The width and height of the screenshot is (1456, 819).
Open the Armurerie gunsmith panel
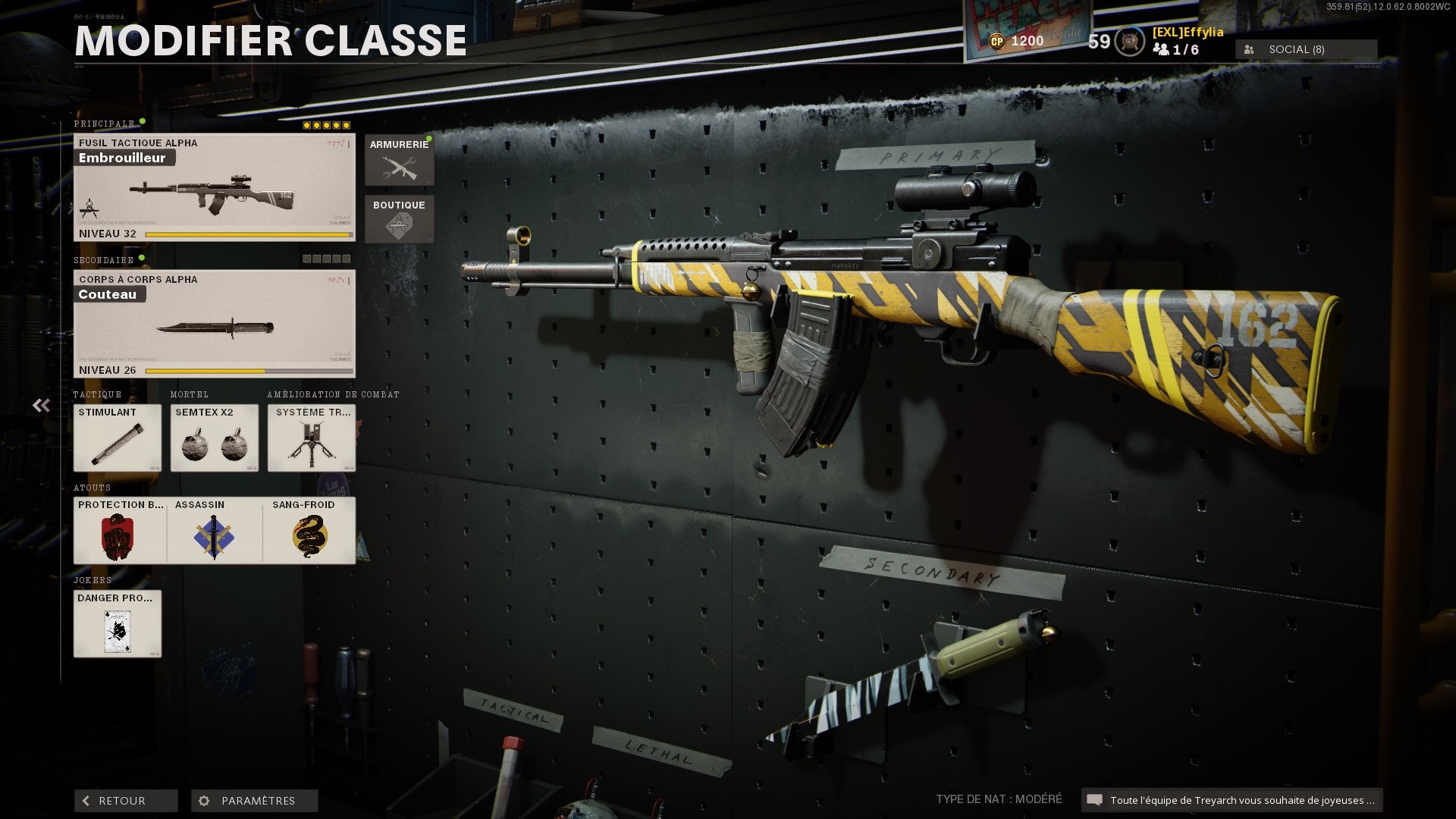pyautogui.click(x=400, y=159)
